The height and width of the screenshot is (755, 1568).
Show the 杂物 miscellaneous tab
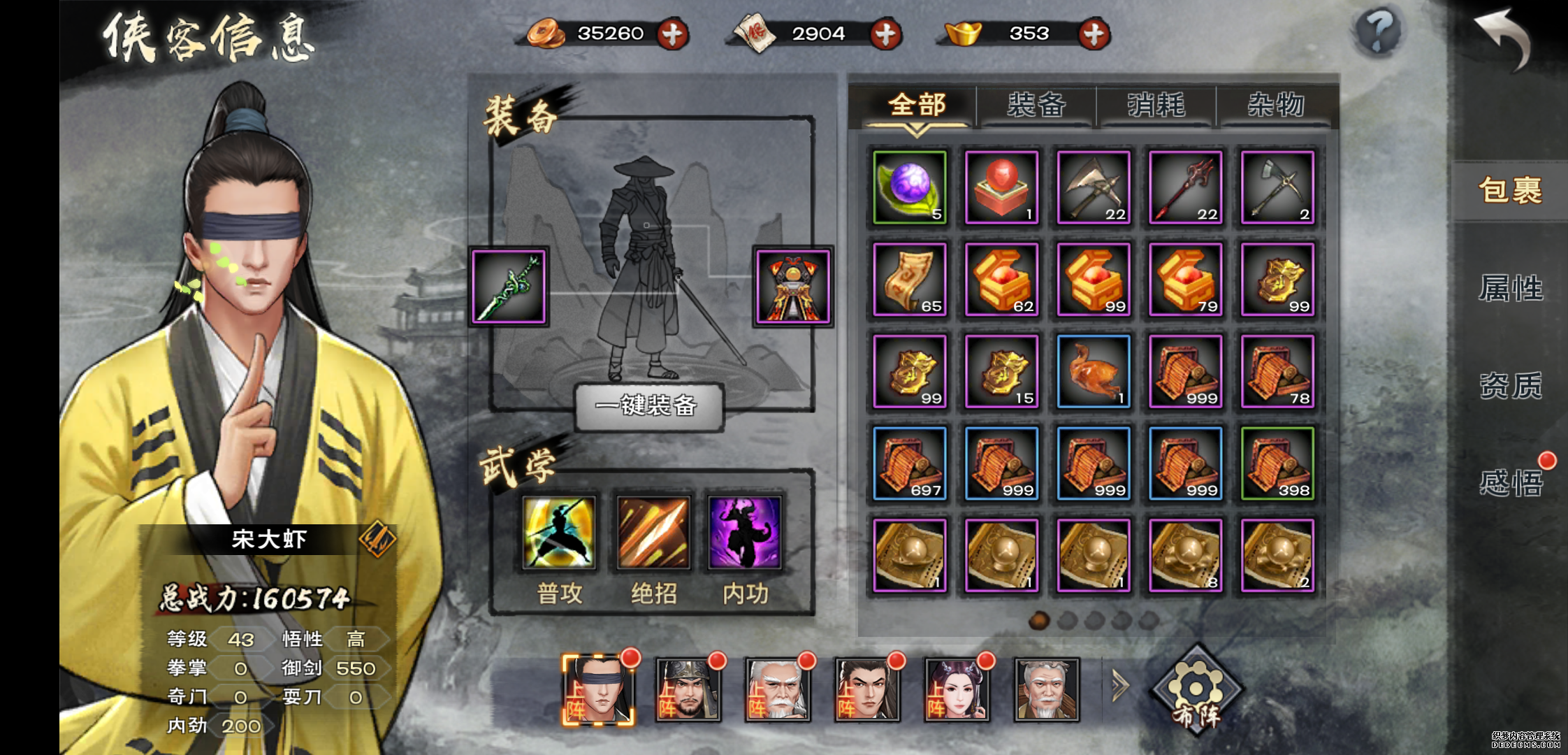(x=1276, y=106)
